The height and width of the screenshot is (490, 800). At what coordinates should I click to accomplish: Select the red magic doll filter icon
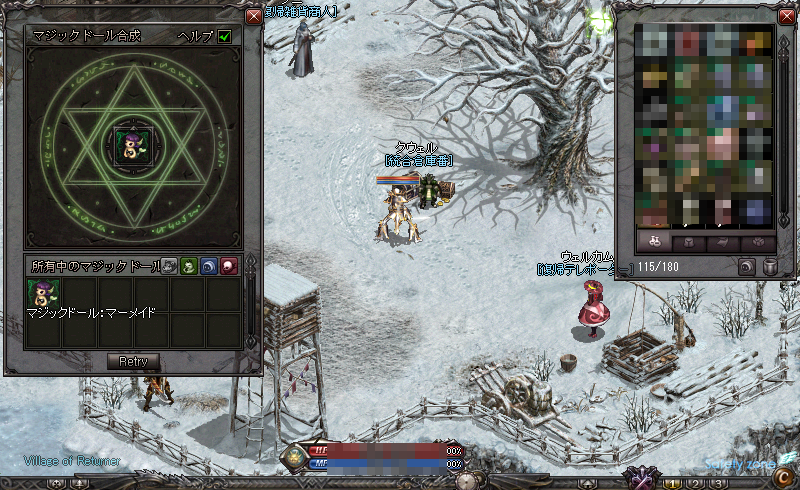point(228,266)
